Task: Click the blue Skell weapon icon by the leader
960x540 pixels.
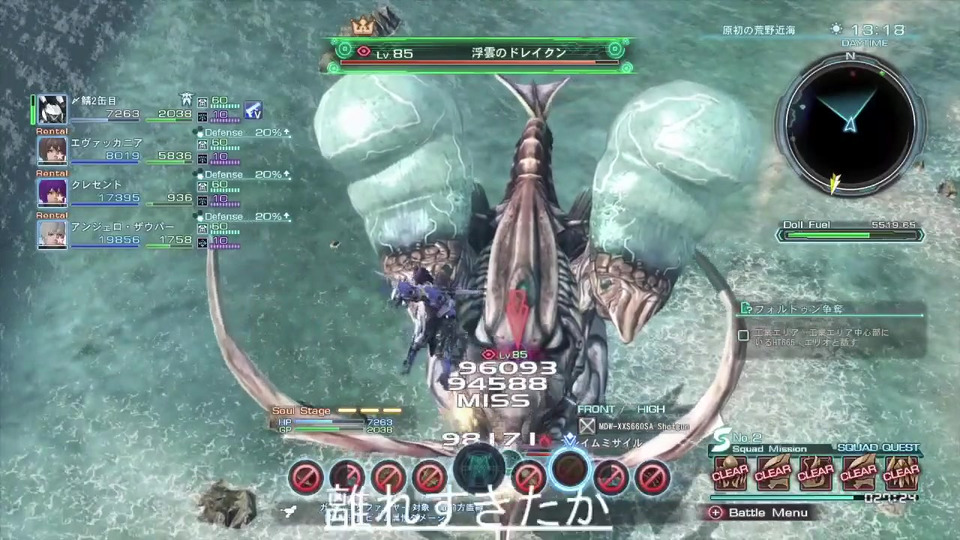Action: (x=253, y=110)
